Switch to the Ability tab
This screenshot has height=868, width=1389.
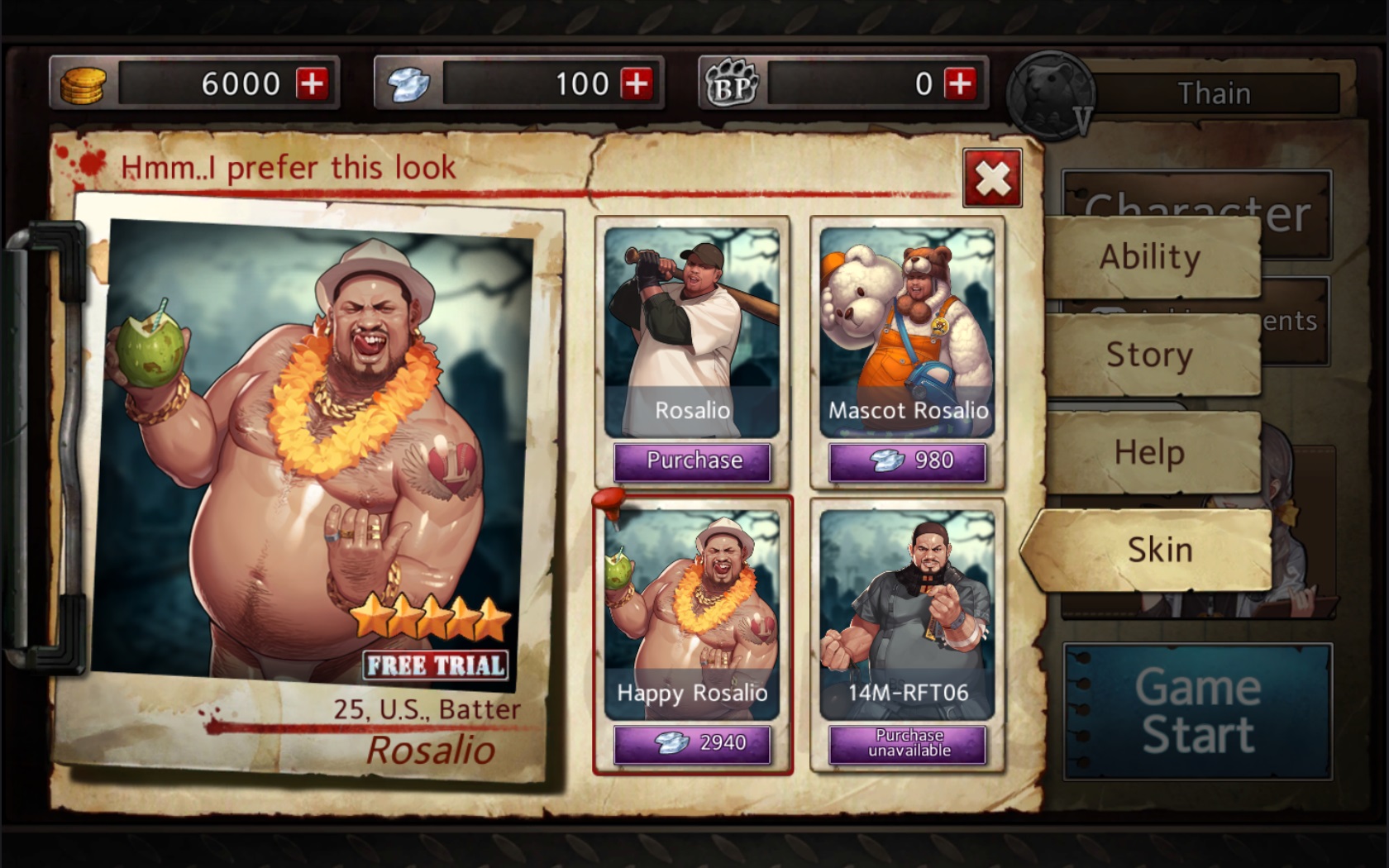coord(1151,257)
